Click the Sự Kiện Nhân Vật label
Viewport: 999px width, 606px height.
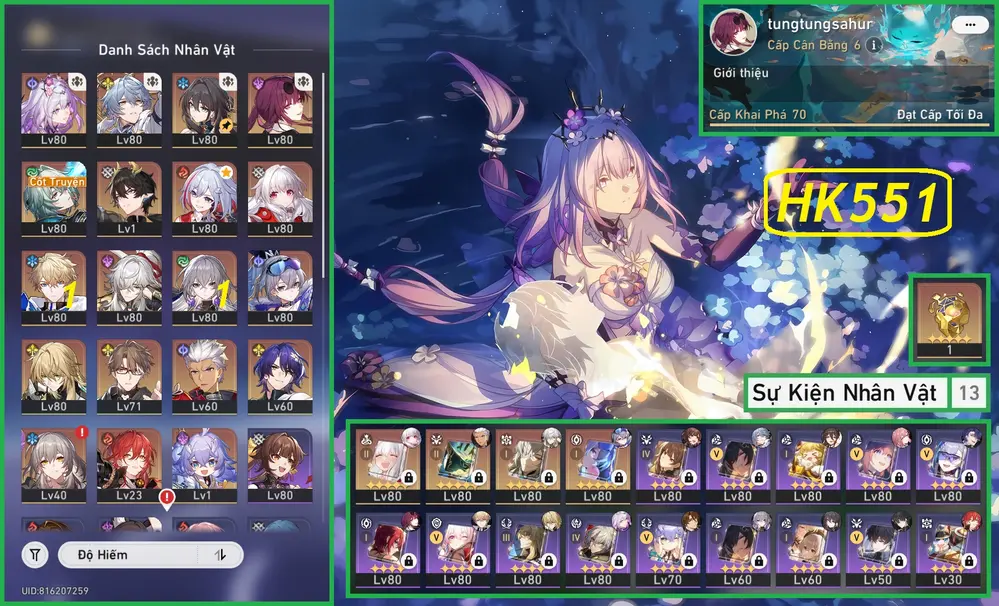[844, 393]
